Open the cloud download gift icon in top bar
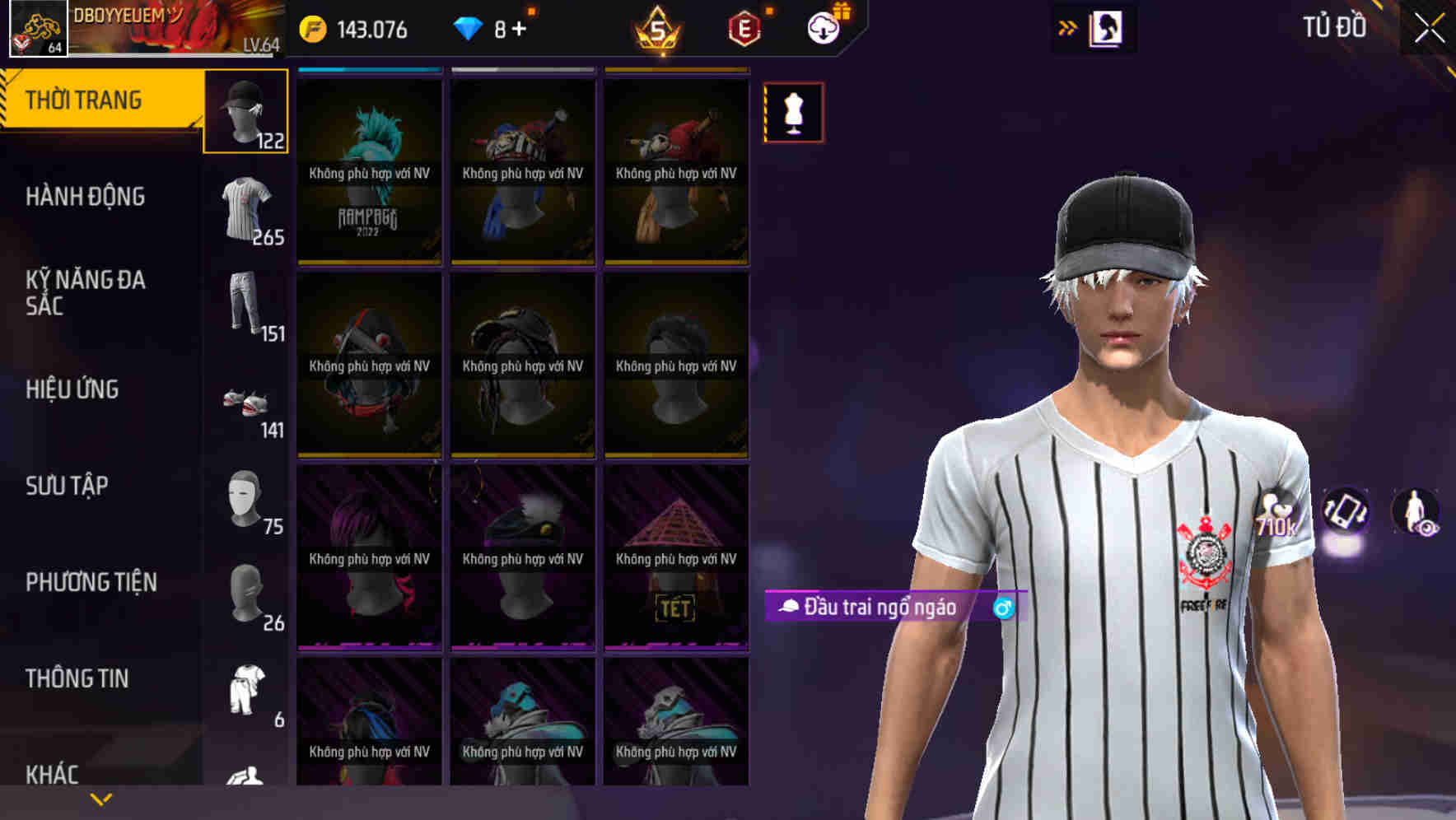The width and height of the screenshot is (1456, 820). point(824,27)
